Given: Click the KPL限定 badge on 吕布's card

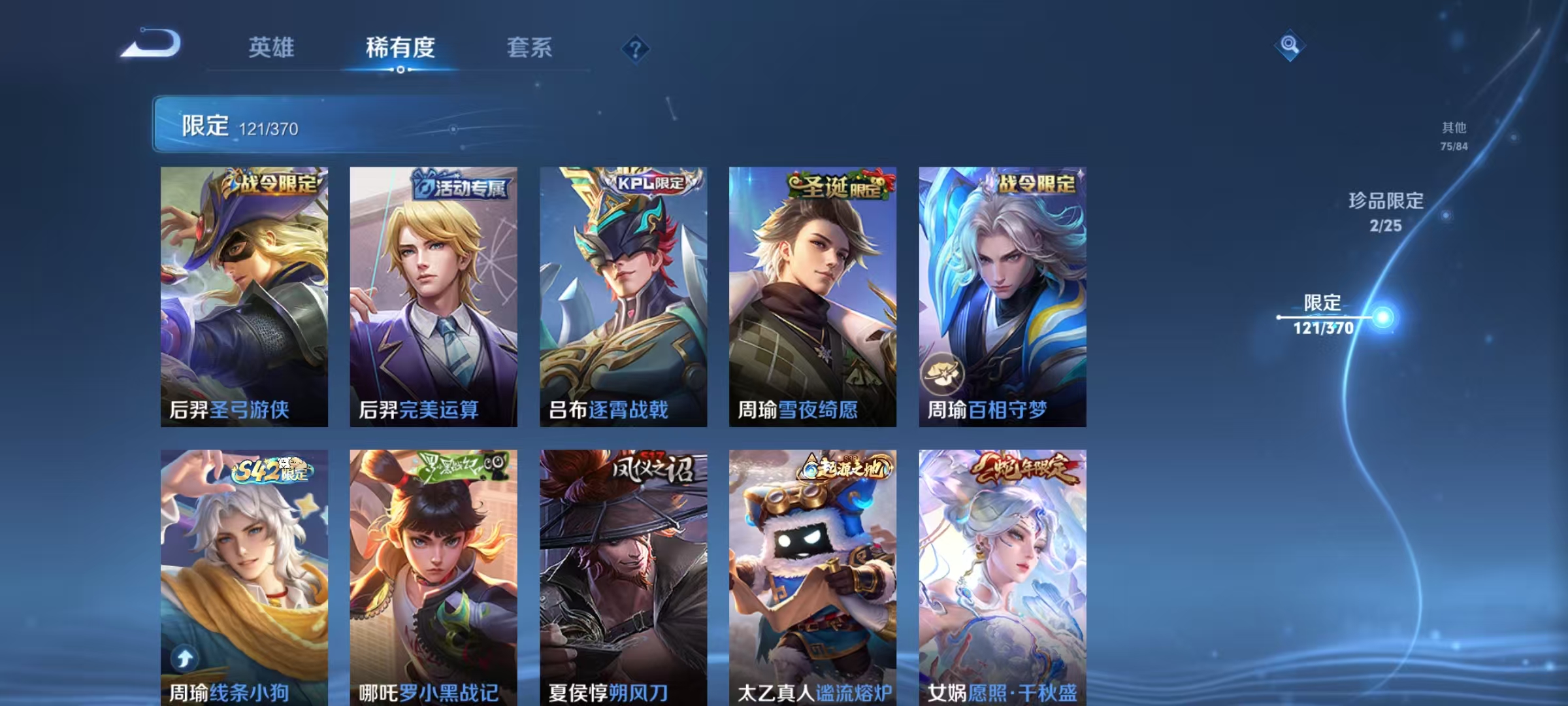Looking at the screenshot, I should [x=649, y=185].
